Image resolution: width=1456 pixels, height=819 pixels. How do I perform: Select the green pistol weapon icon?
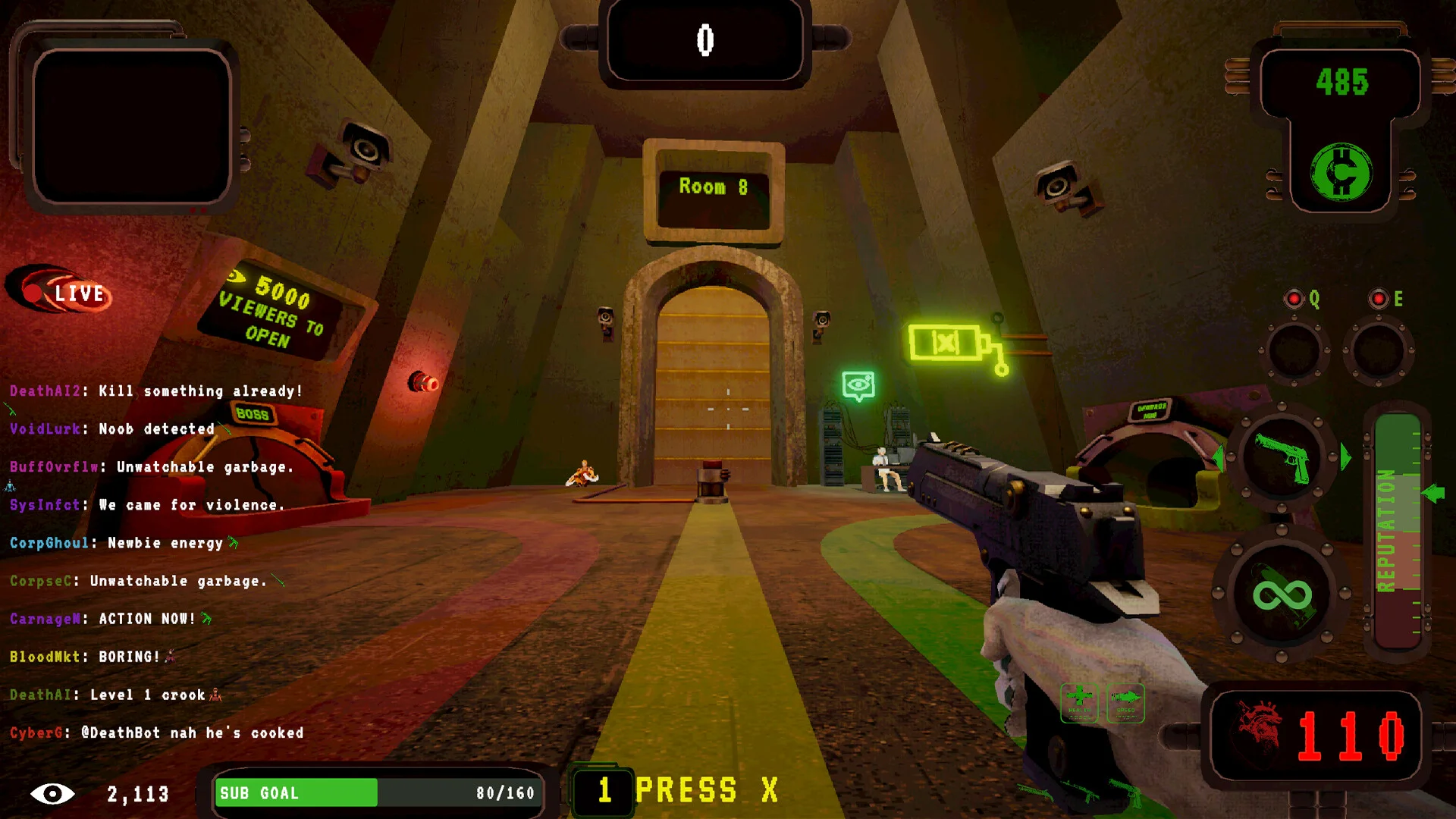pyautogui.click(x=1282, y=457)
